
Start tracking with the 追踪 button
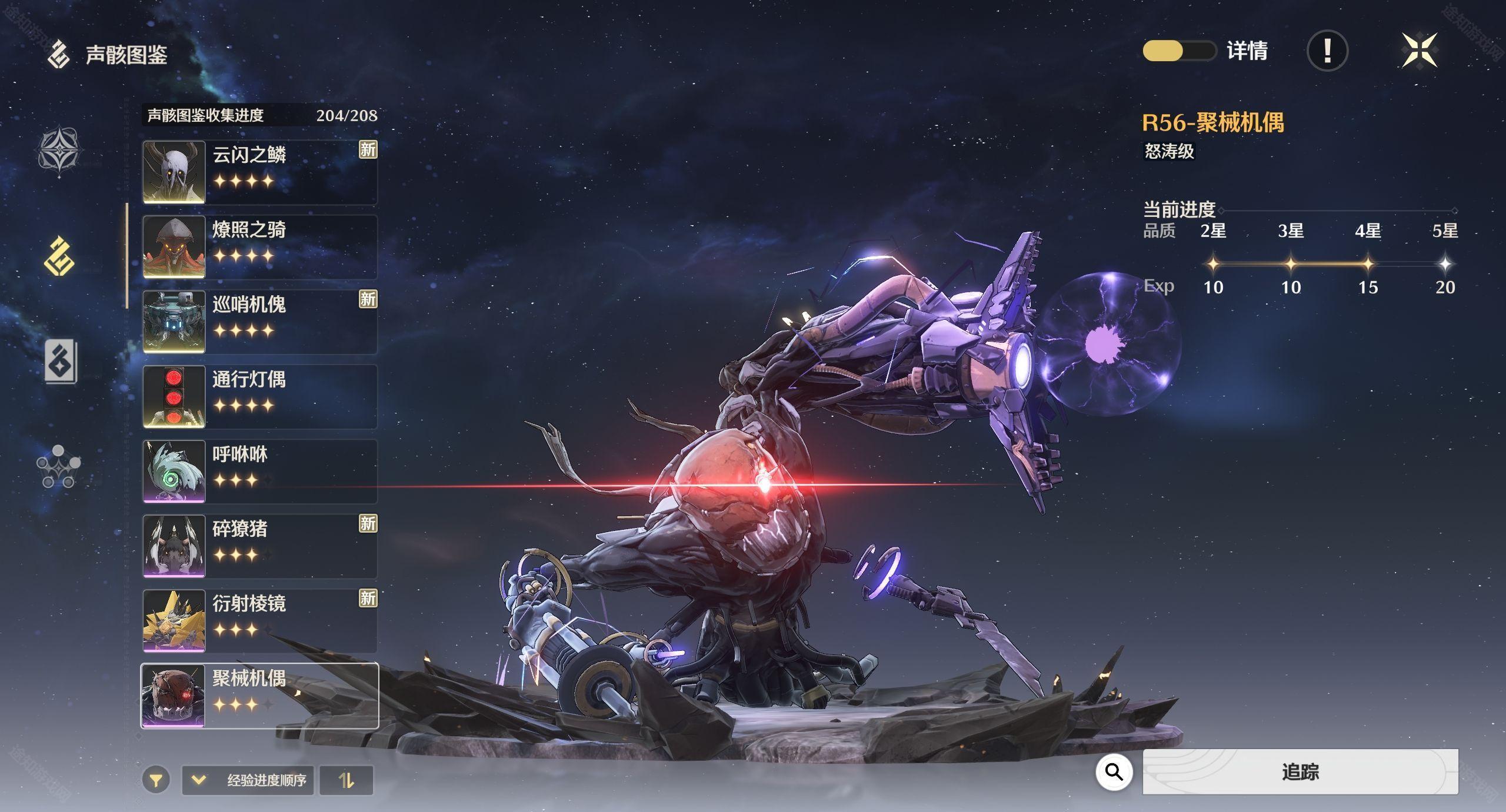[x=1300, y=772]
